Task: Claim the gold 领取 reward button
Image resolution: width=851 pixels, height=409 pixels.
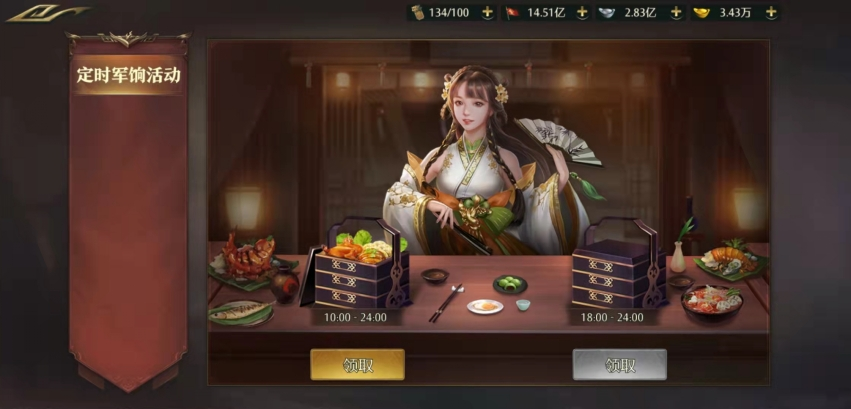Action: pyautogui.click(x=357, y=365)
